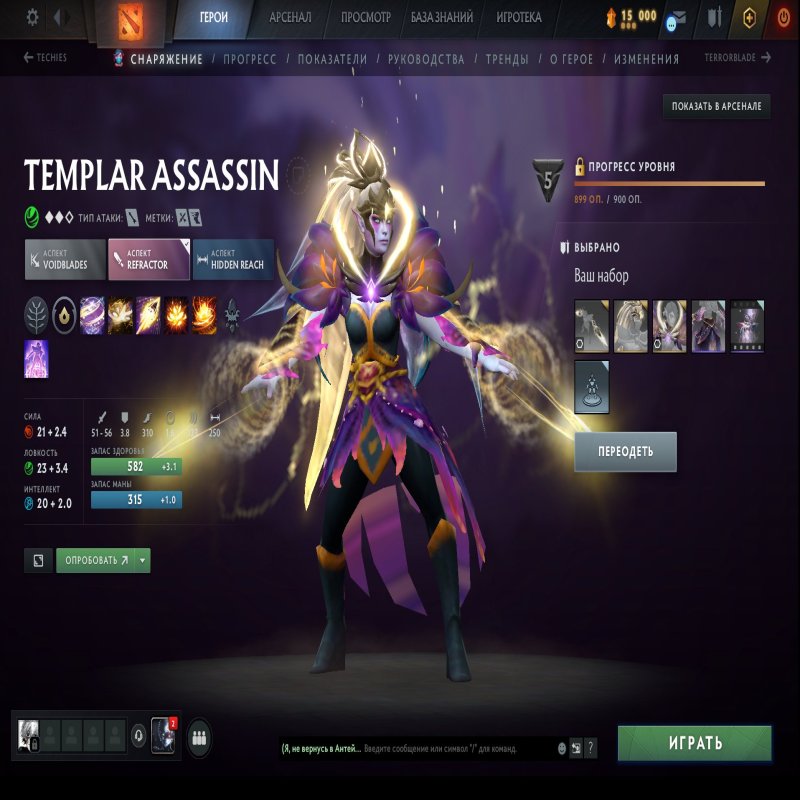The width and height of the screenshot is (800, 800).
Task: Open the settings gear icon
Action: coord(32,17)
